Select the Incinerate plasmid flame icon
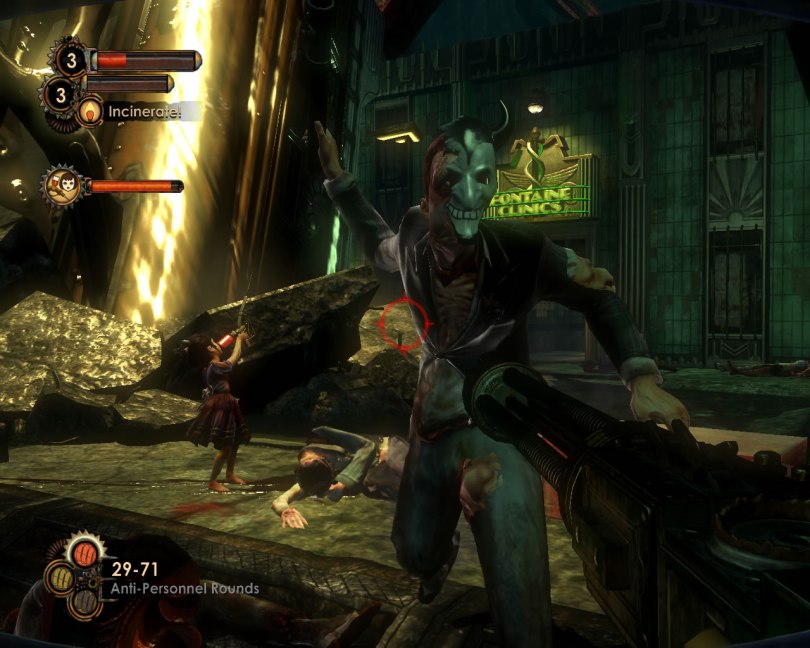 point(92,111)
